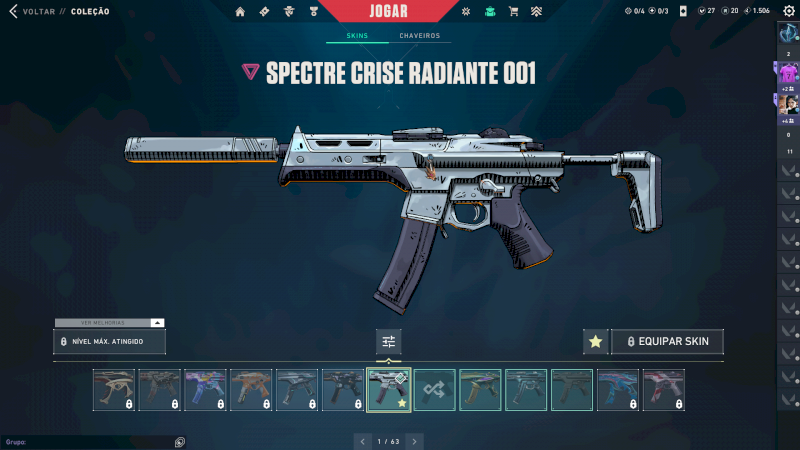This screenshot has height=450, width=800.
Task: Open the teal collection icon in top bar
Action: (x=490, y=11)
